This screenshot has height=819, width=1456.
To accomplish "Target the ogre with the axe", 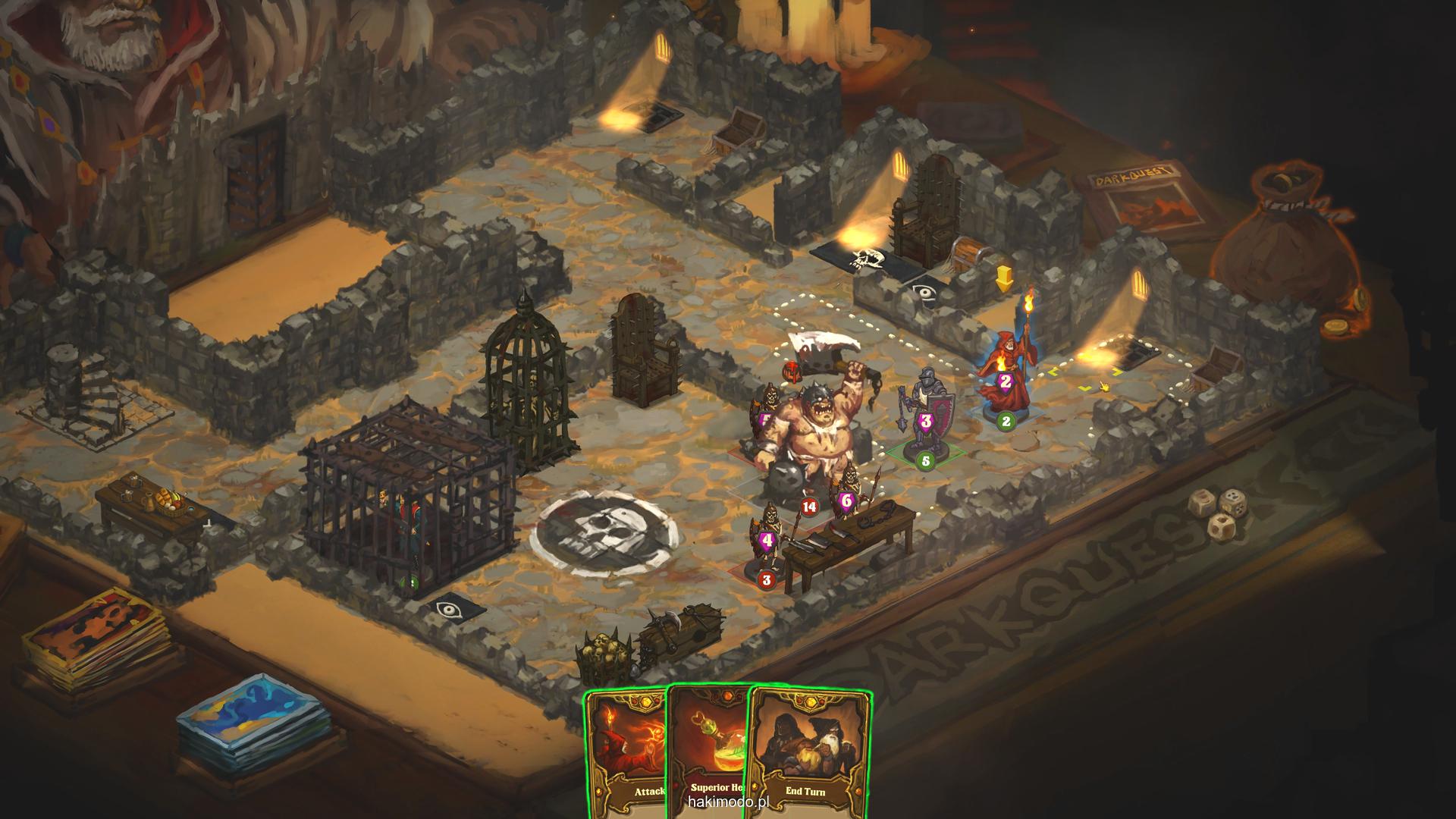I will coord(804,432).
